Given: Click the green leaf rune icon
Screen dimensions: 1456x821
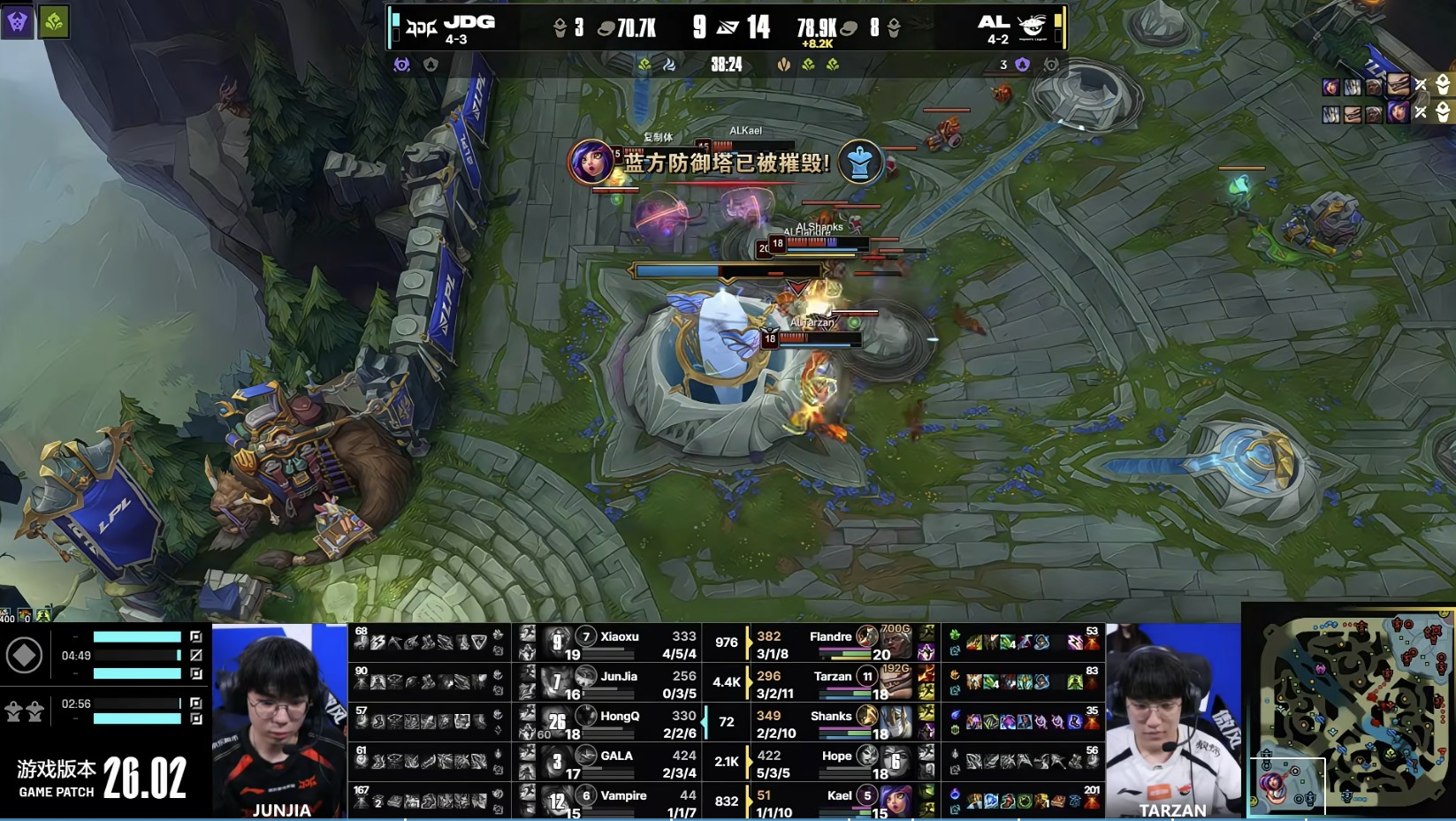Looking at the screenshot, I should [x=53, y=22].
